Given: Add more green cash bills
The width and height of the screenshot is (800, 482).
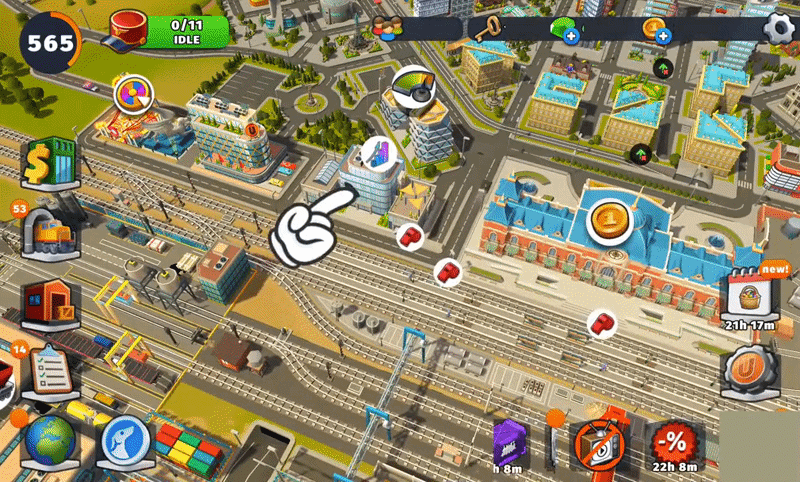Looking at the screenshot, I should [x=572, y=38].
